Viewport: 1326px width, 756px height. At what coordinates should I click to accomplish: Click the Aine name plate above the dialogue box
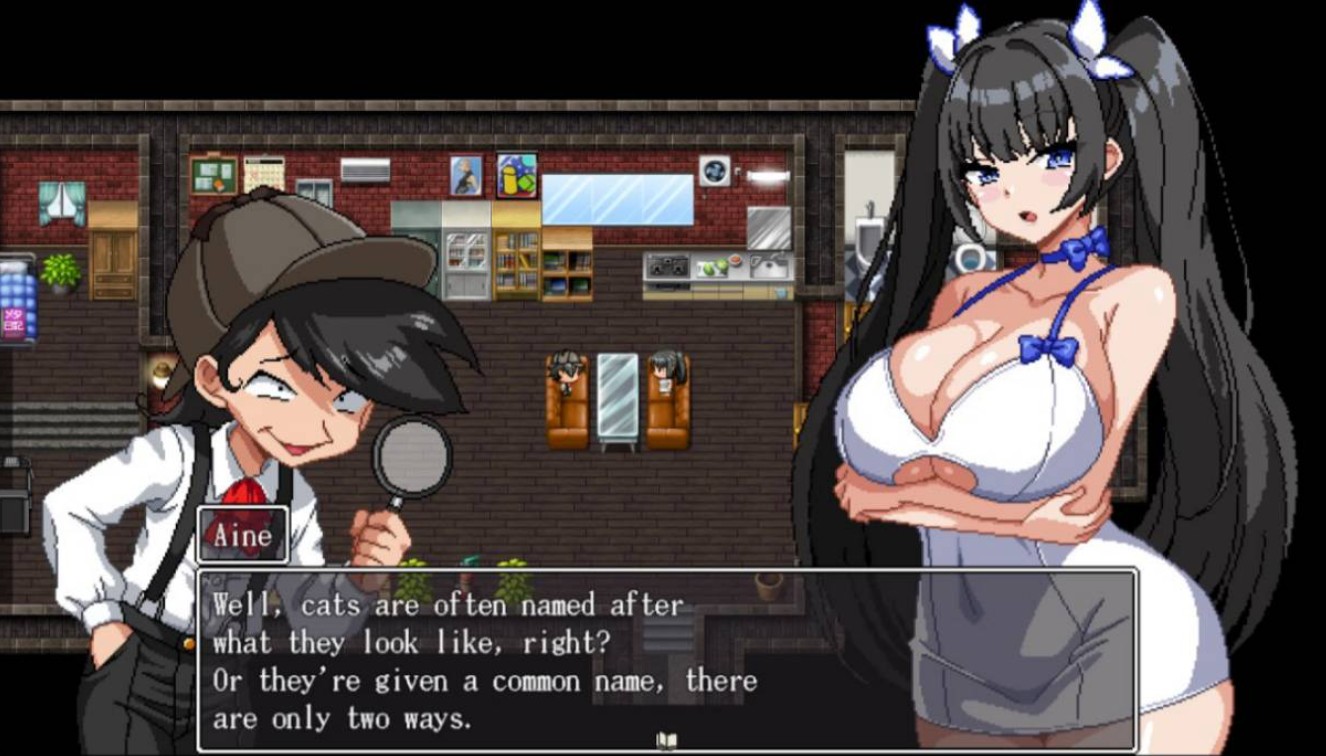click(243, 536)
